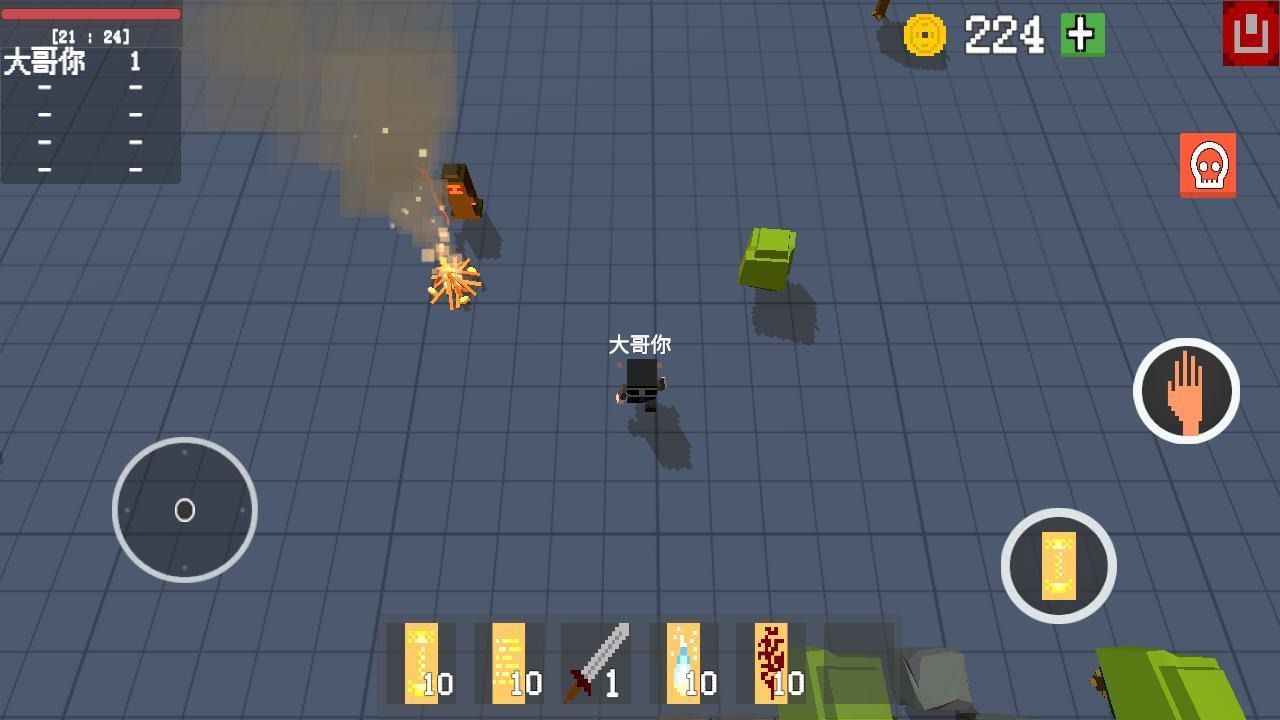Click the player character named 大哥你
This screenshot has width=1280, height=720.
tap(641, 385)
